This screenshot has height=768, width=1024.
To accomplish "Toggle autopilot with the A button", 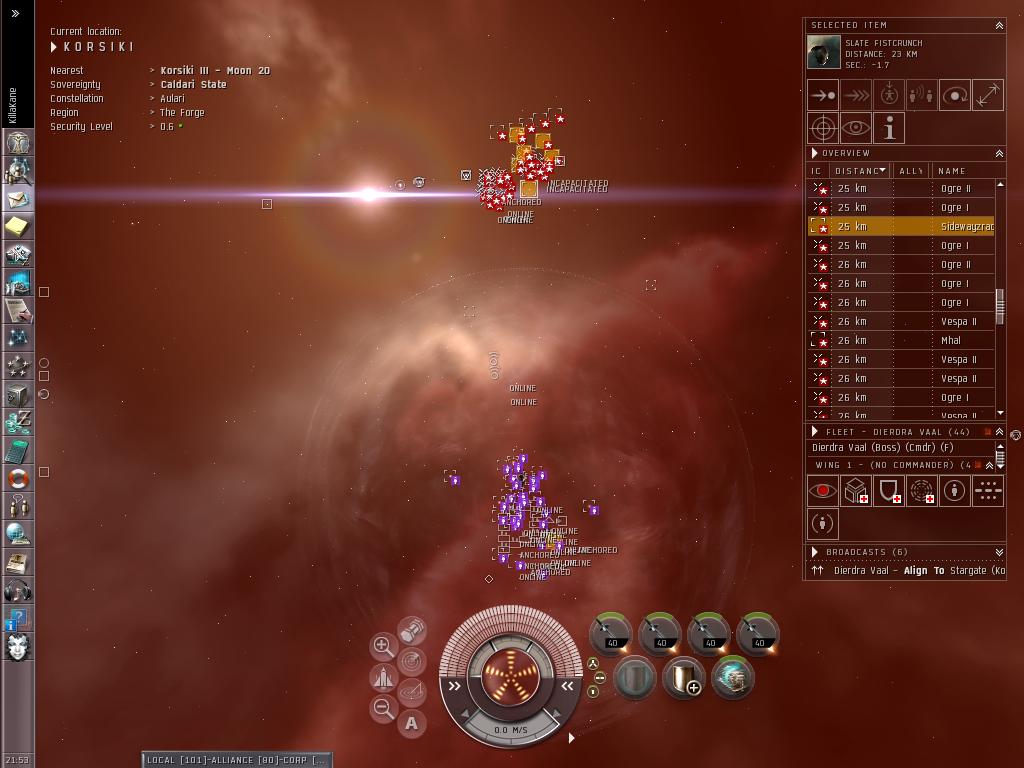I will tap(412, 723).
